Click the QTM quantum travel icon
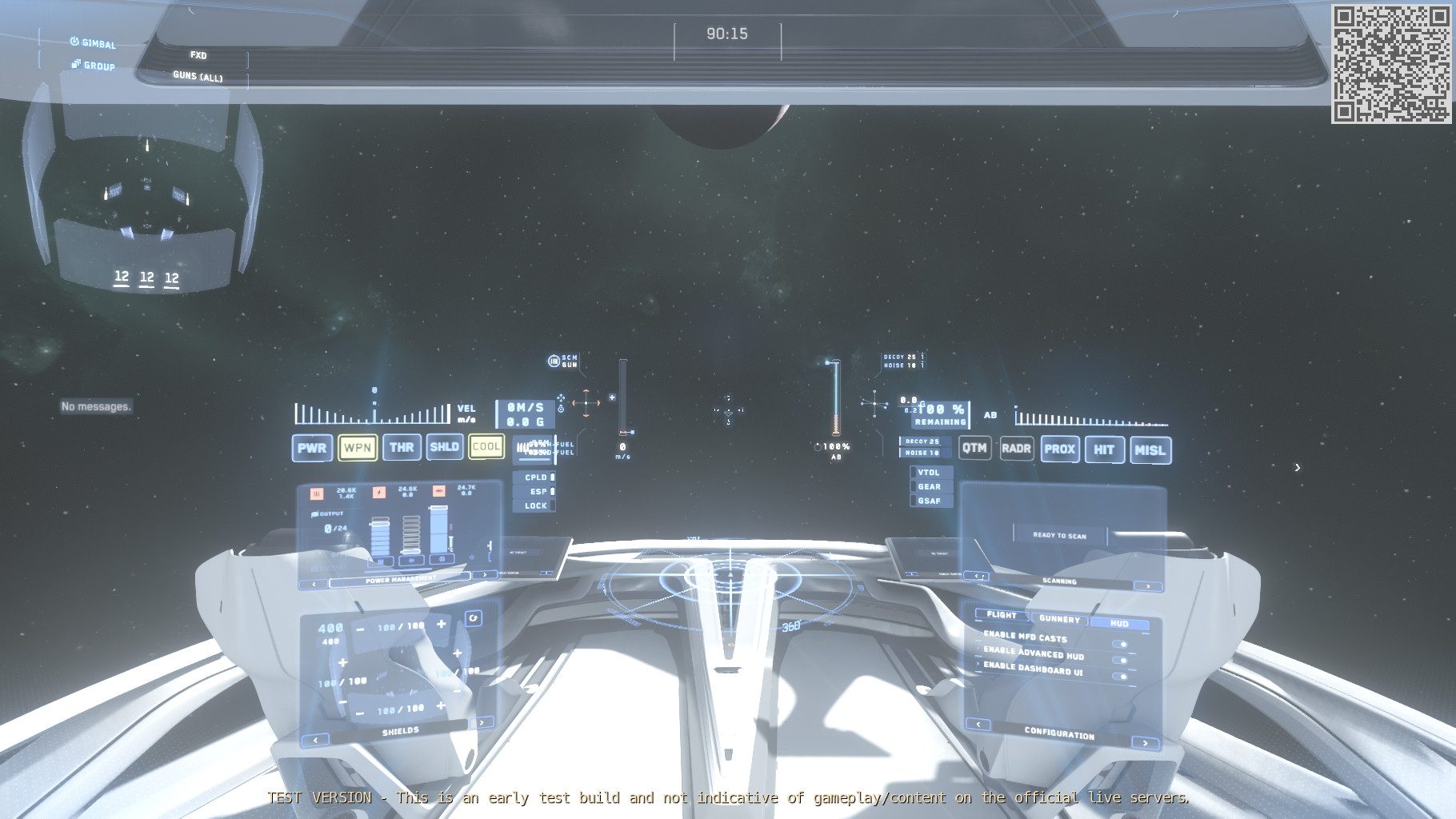 (974, 448)
